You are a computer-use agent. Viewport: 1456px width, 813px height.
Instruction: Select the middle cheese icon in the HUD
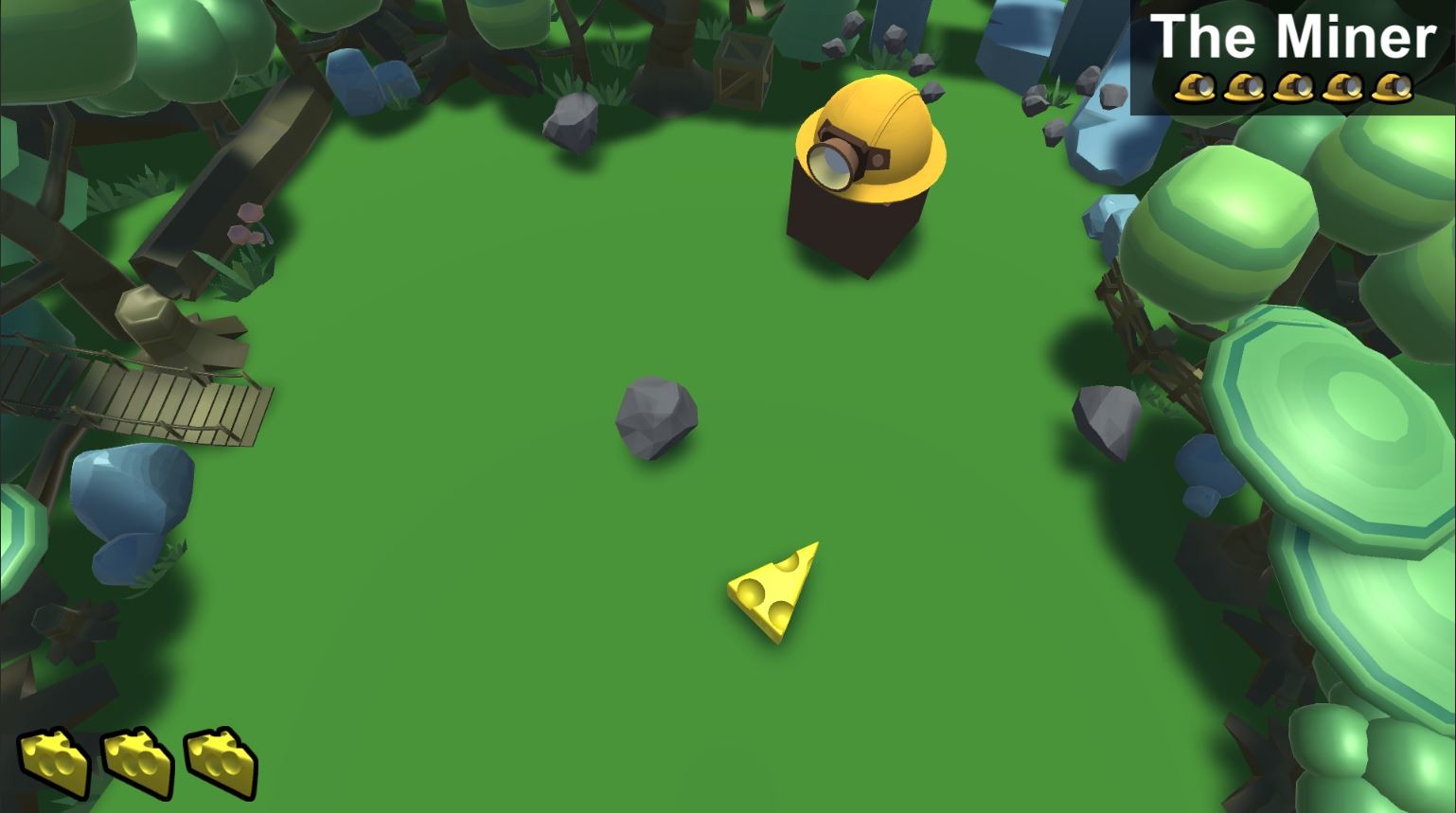coord(136,762)
